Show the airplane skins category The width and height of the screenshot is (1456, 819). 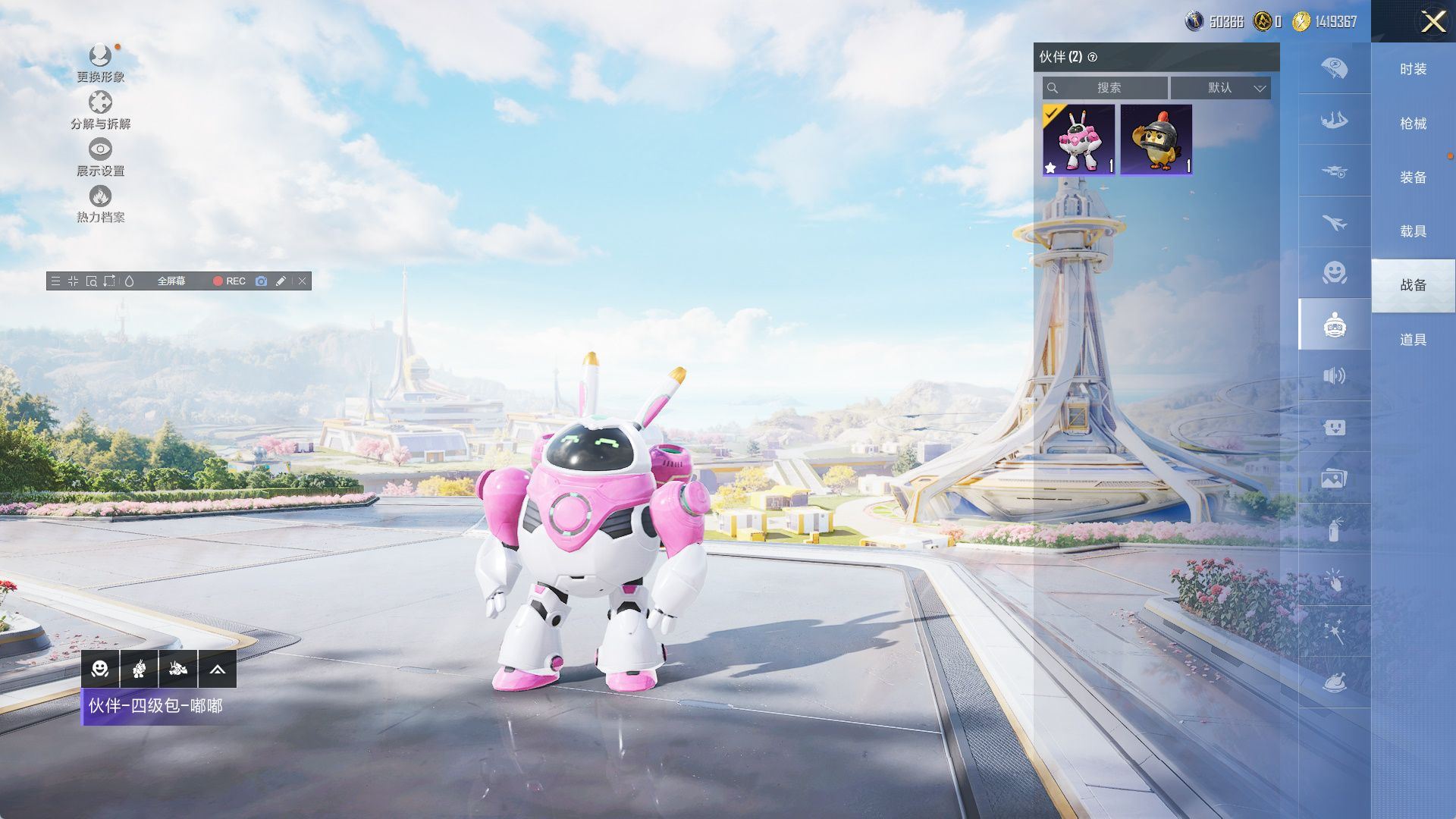click(x=1334, y=222)
